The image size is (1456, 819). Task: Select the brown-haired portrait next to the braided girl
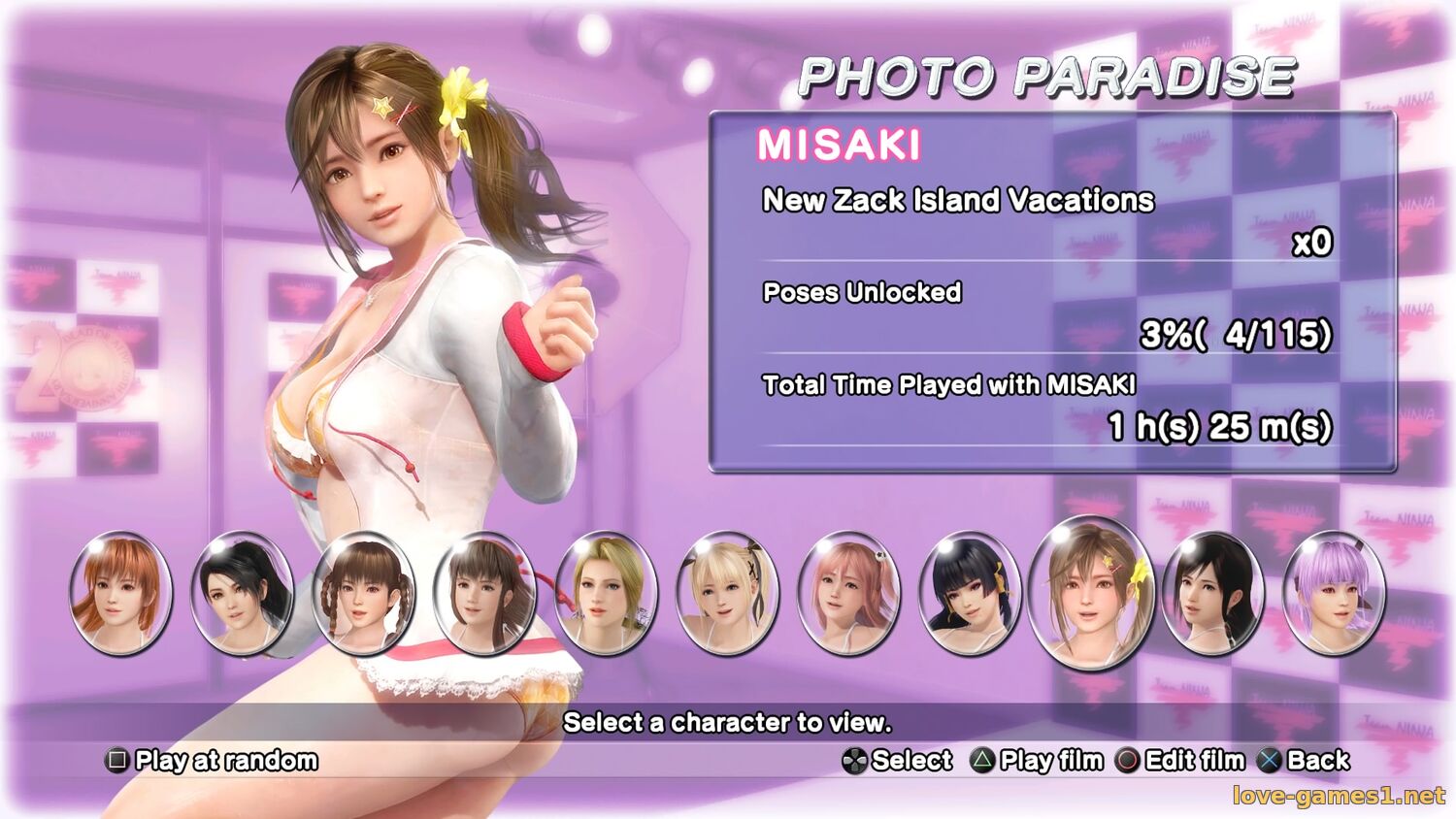pyautogui.click(x=484, y=593)
